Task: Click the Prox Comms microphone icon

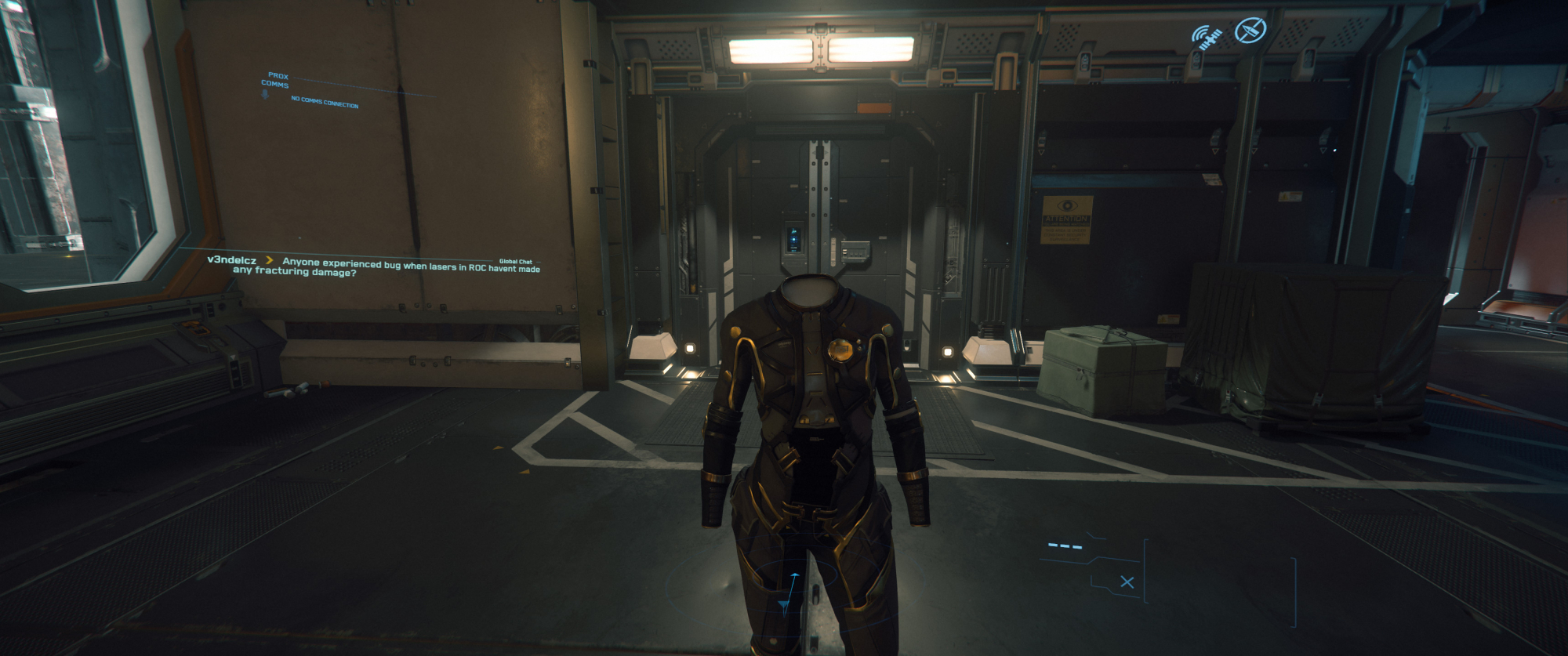Action: 265,94
